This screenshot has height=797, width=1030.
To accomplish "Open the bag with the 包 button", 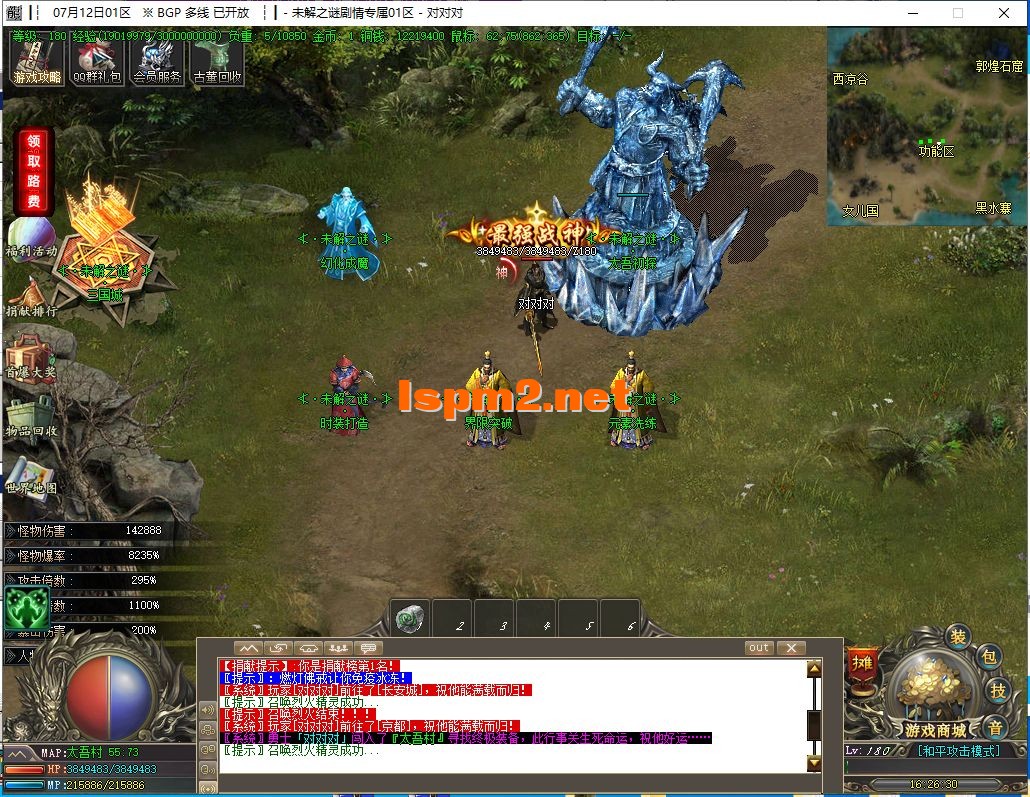I will [989, 657].
